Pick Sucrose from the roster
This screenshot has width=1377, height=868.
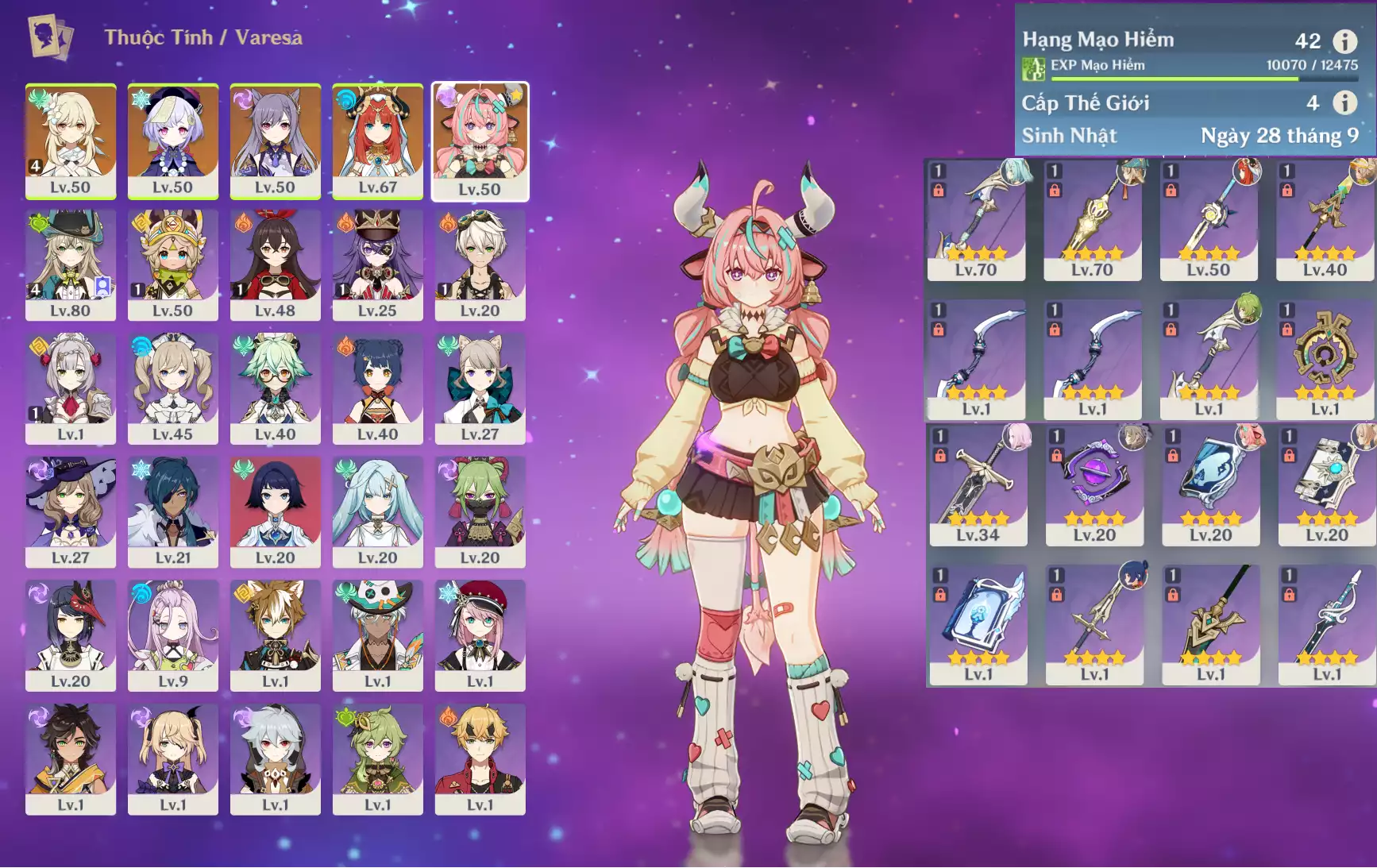point(275,388)
